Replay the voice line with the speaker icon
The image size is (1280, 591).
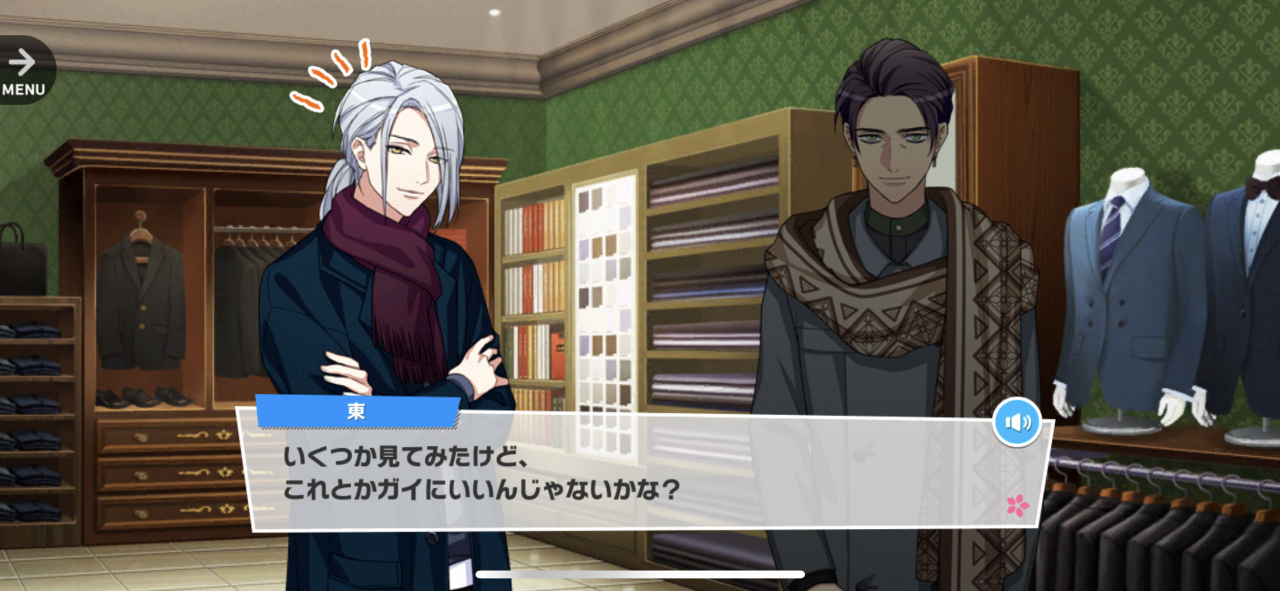point(1017,422)
